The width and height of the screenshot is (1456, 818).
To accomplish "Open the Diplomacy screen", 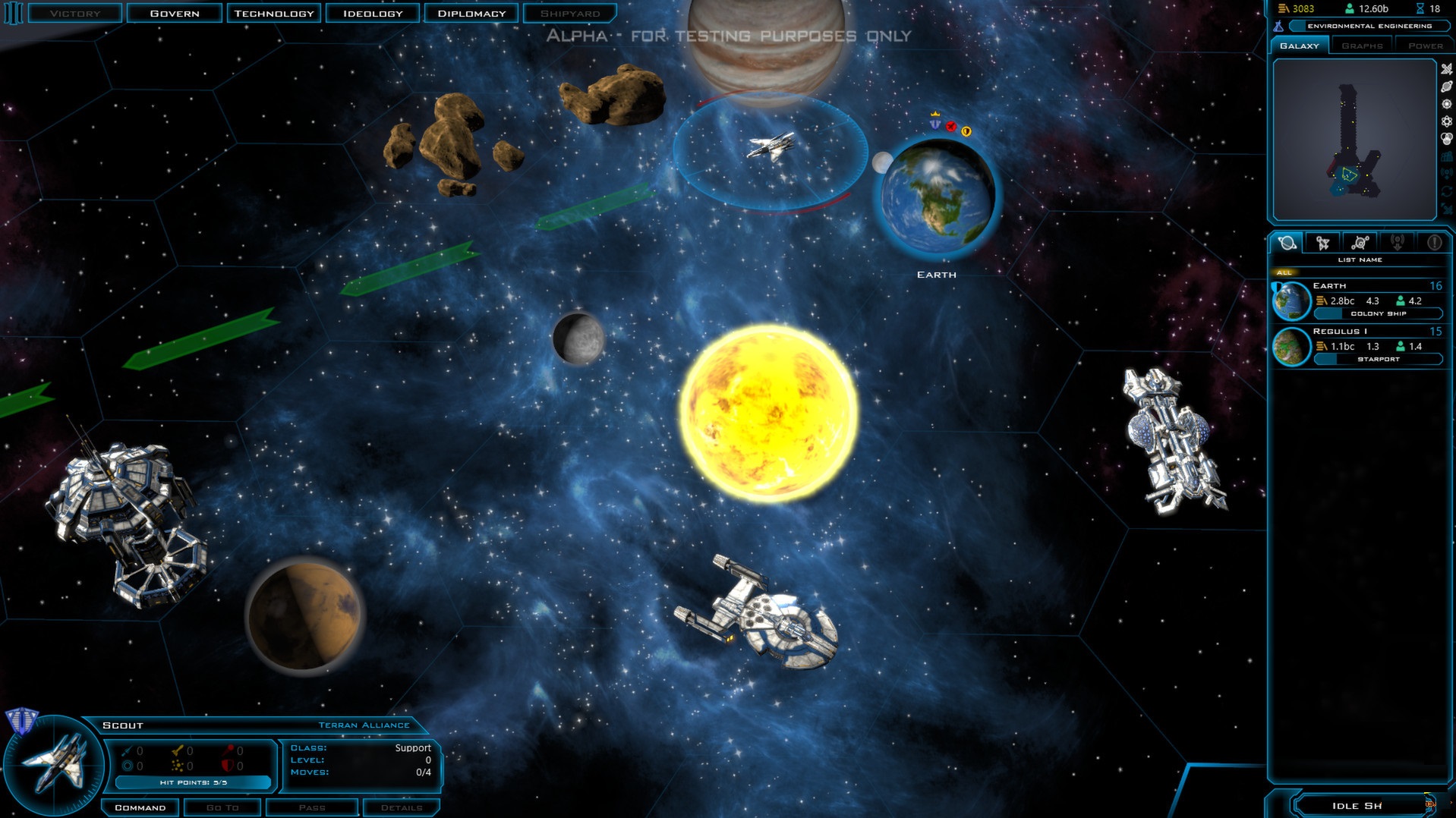I will (x=471, y=14).
